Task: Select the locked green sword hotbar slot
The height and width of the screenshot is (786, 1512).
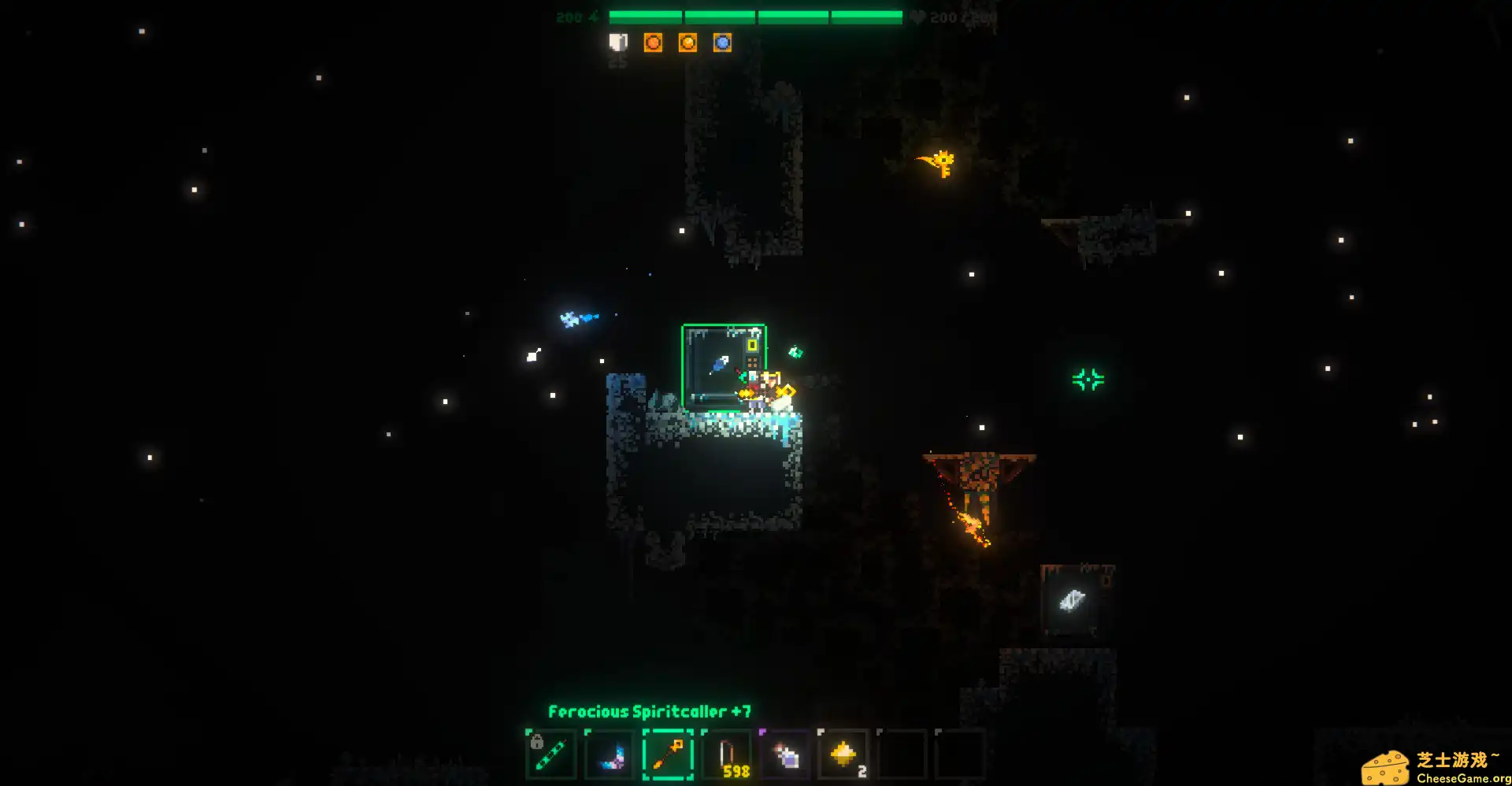Action: coord(550,754)
